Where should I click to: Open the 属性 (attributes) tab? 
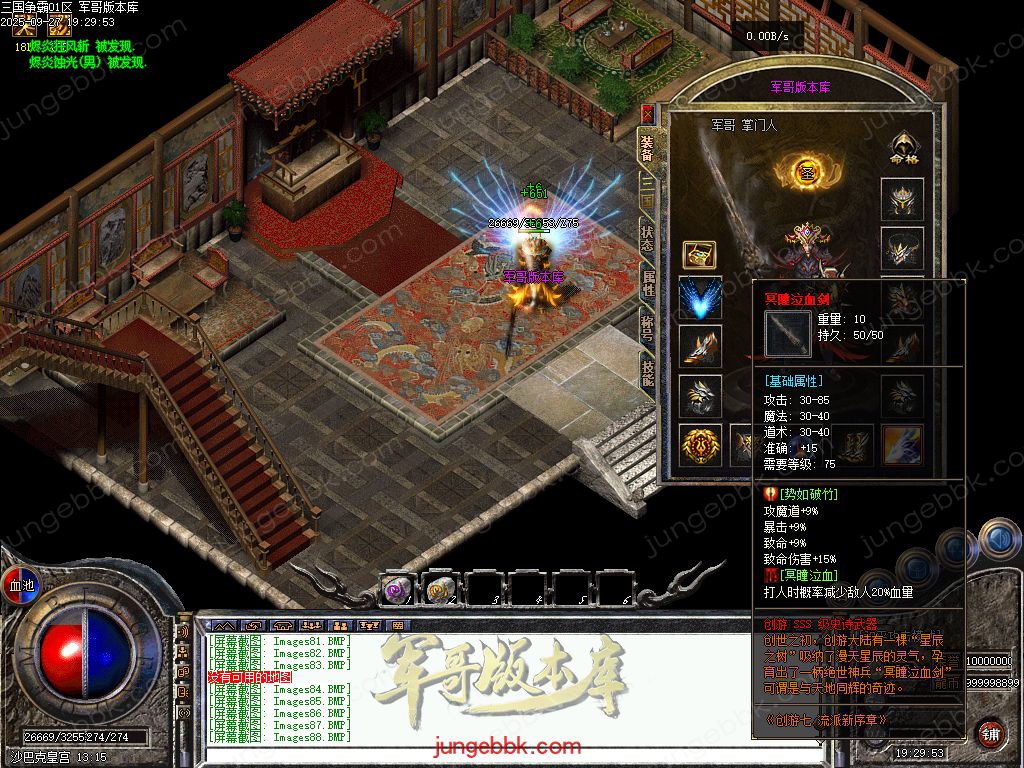647,282
